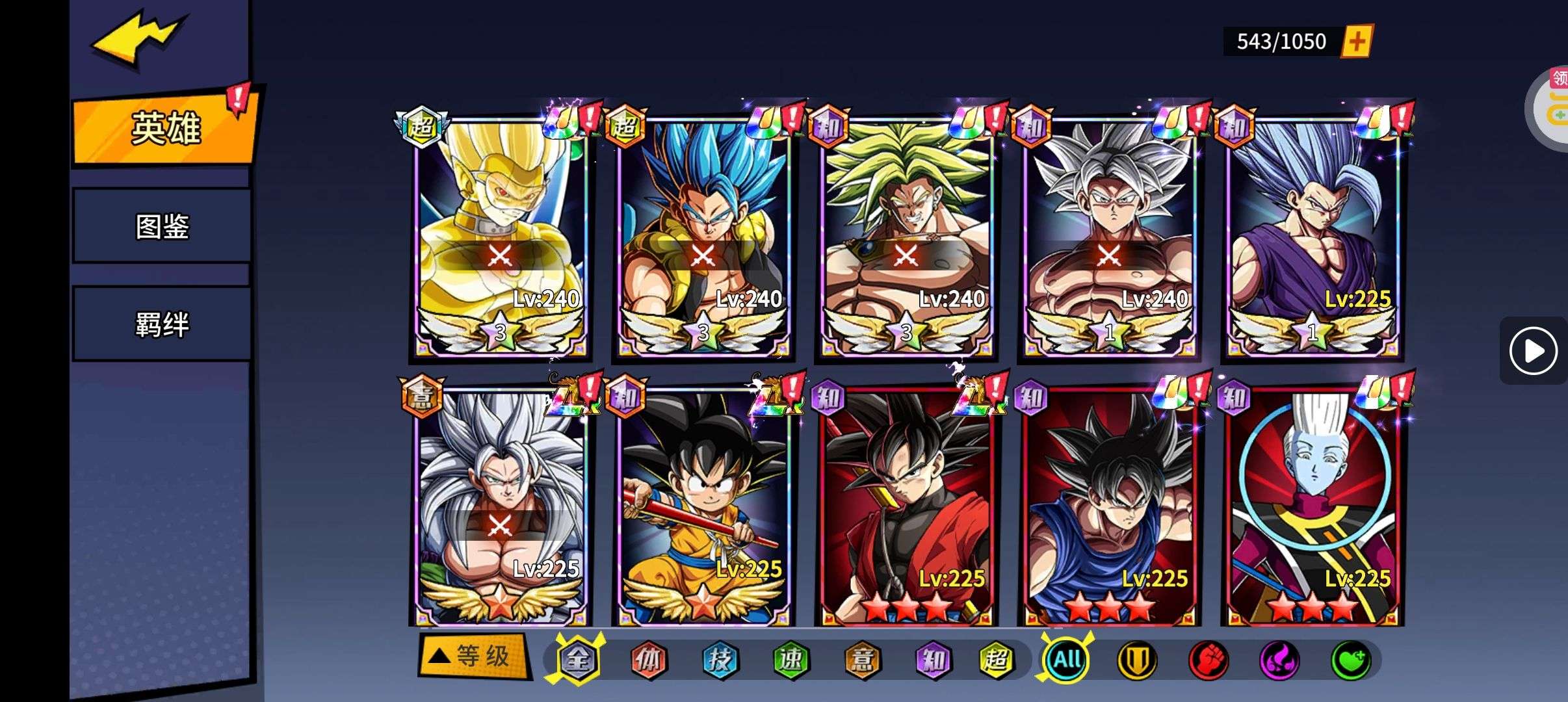Open the 英雄 heroes tab
Screen dimensions: 1568x702
pyautogui.click(x=165, y=128)
